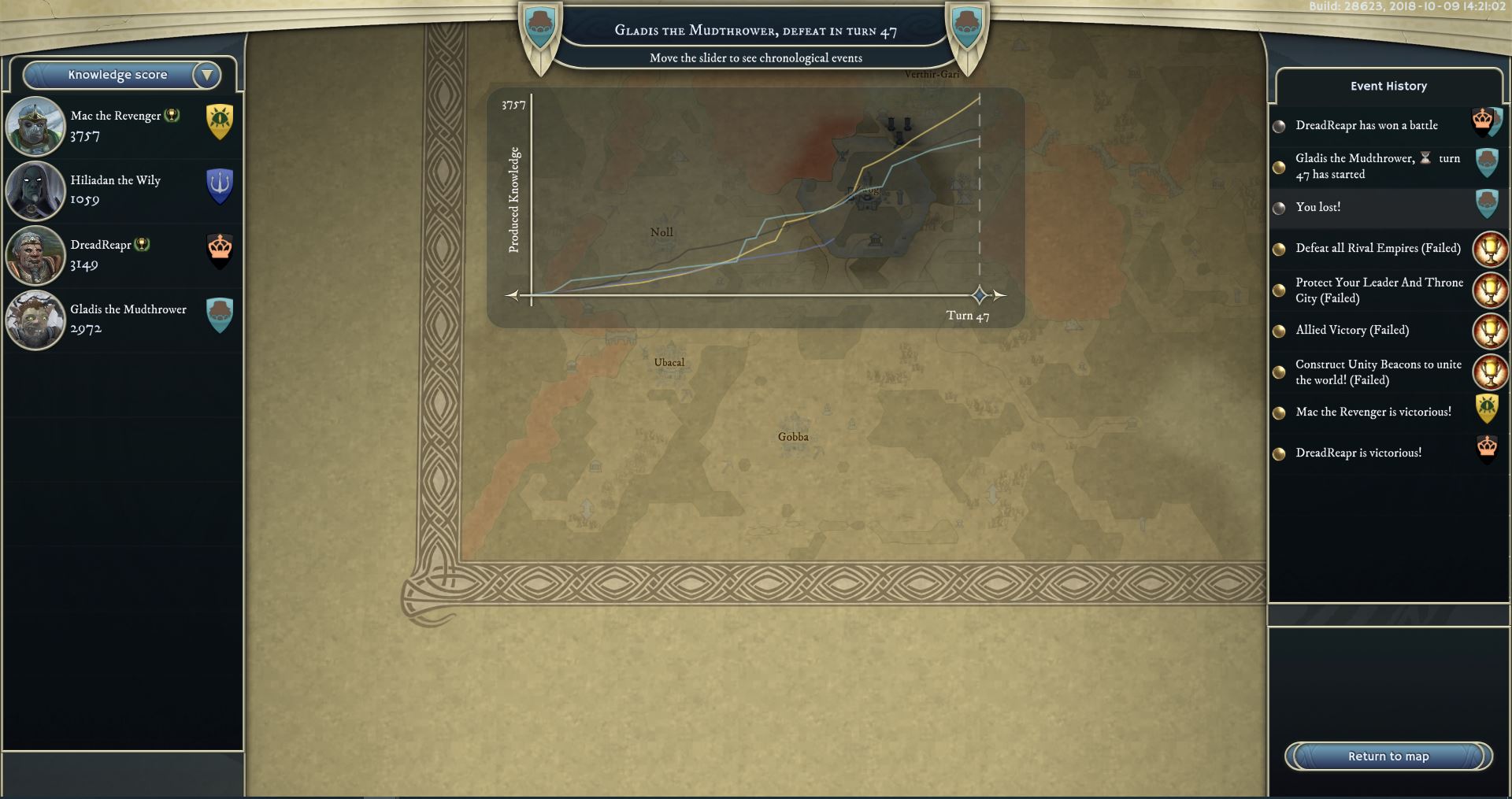1512x799 pixels.
Task: Select Mac the Revenger player row
Action: tap(122, 126)
